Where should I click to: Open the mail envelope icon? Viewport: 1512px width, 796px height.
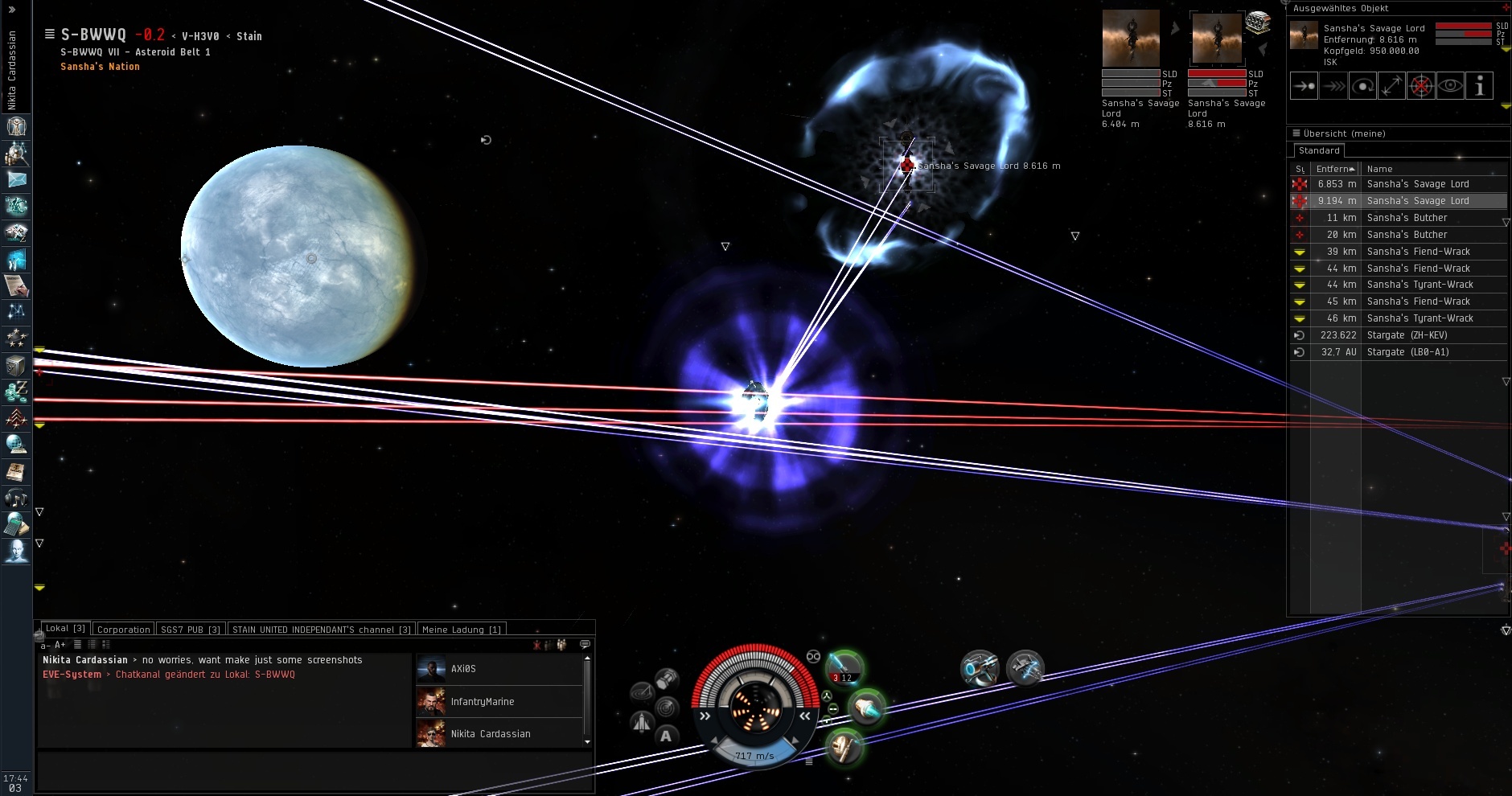[x=16, y=179]
